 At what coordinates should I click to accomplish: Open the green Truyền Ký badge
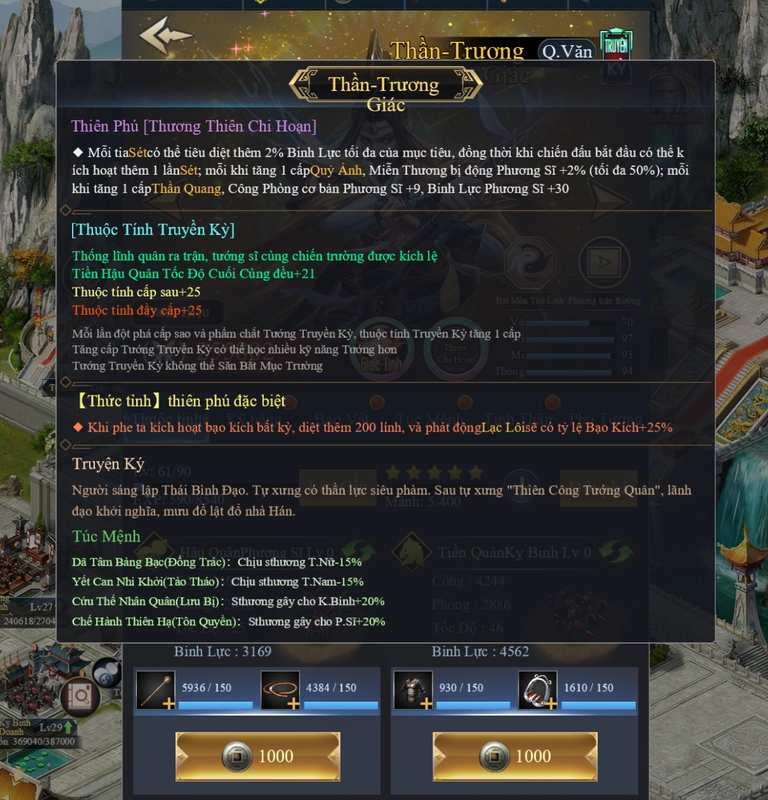(616, 48)
